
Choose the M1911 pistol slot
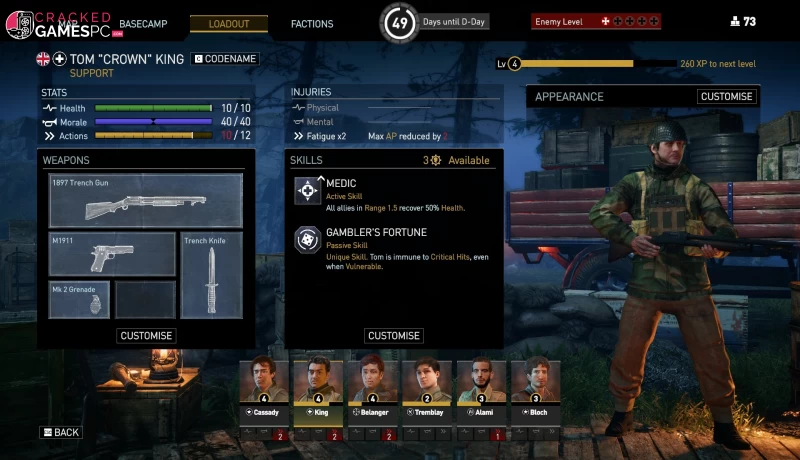point(112,254)
